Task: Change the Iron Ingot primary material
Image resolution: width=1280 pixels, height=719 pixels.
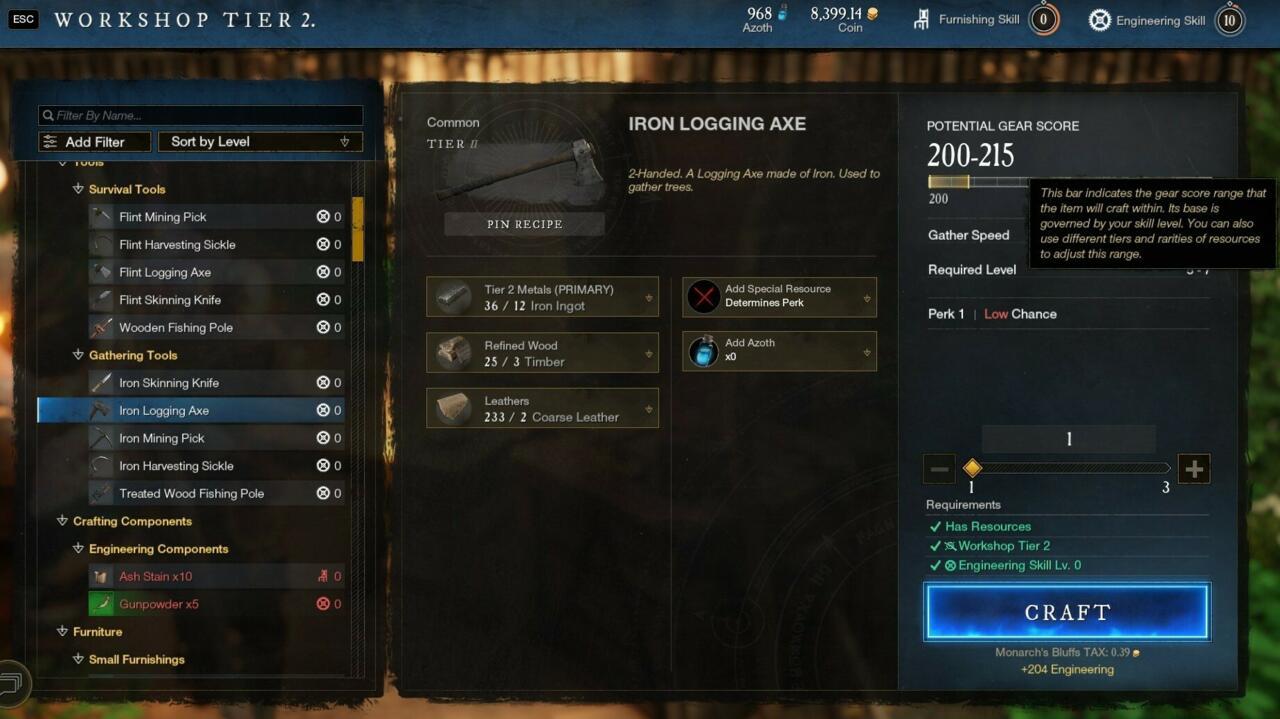Action: [x=542, y=297]
